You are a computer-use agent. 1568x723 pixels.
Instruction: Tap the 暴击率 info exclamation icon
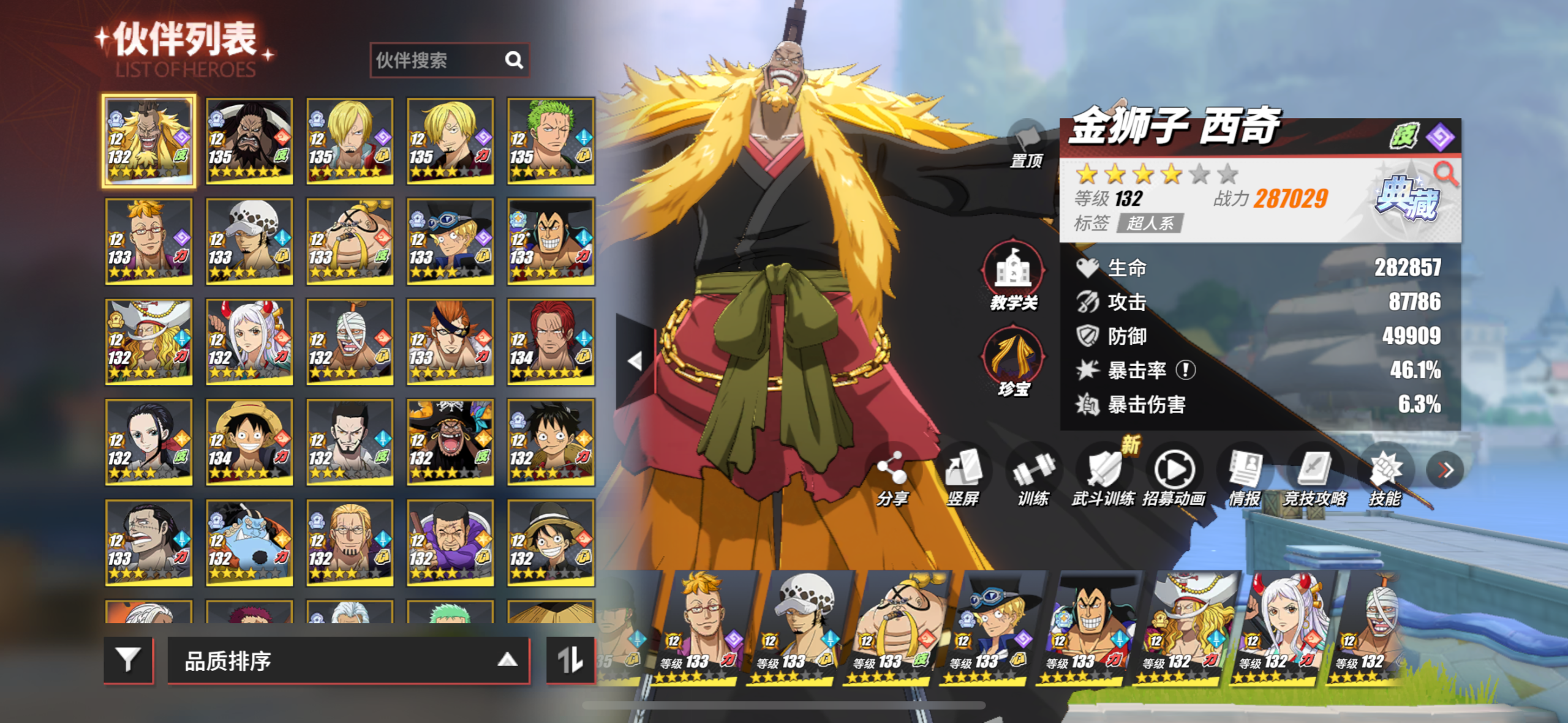pyautogui.click(x=1186, y=370)
